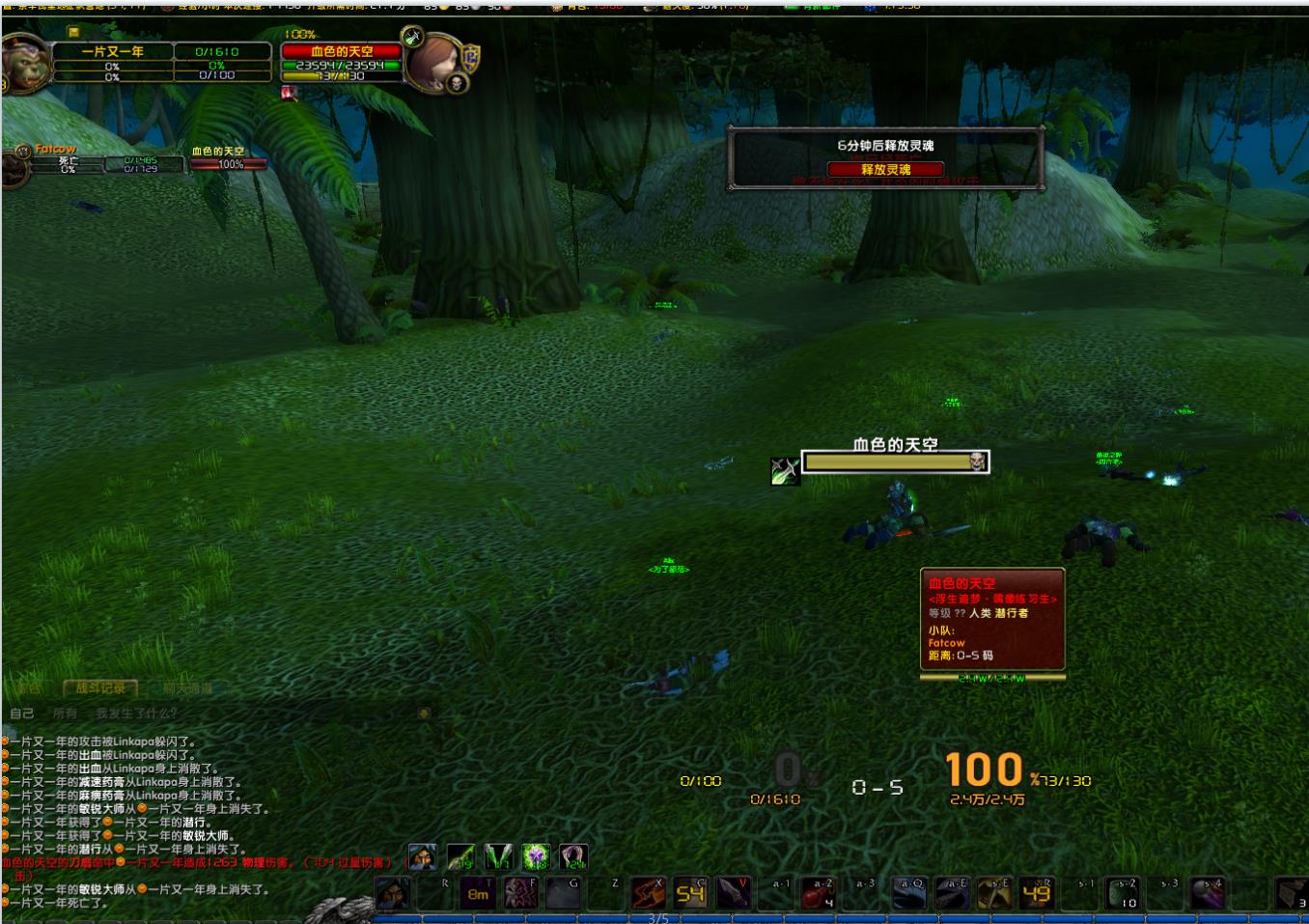Click the red debuff icon under target frame
The height and width of the screenshot is (924, 1309).
289,94
